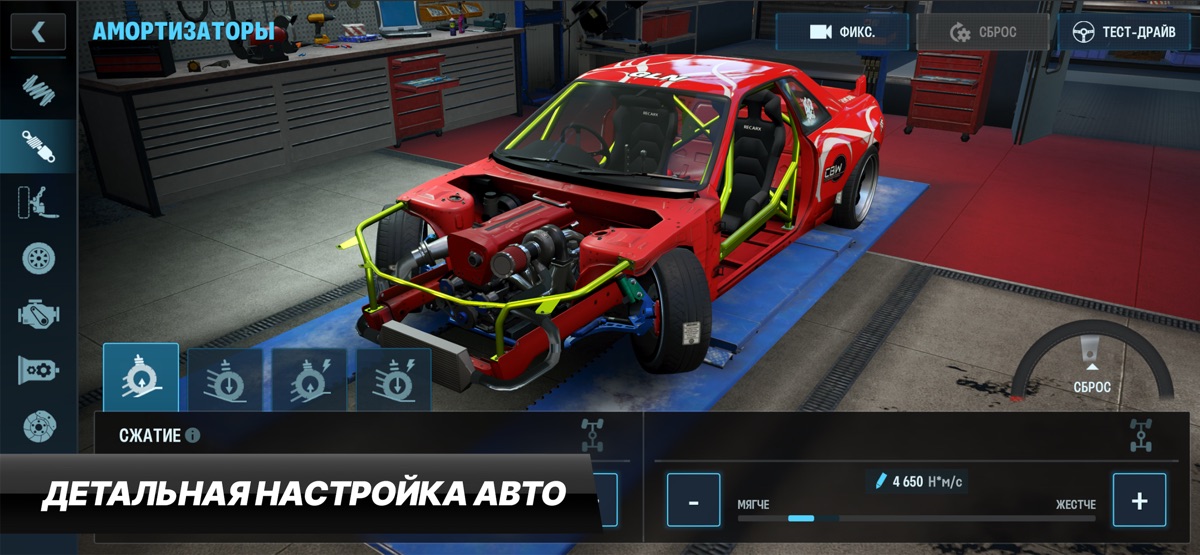Choose the lightning up-arrow damper tab

click(310, 379)
